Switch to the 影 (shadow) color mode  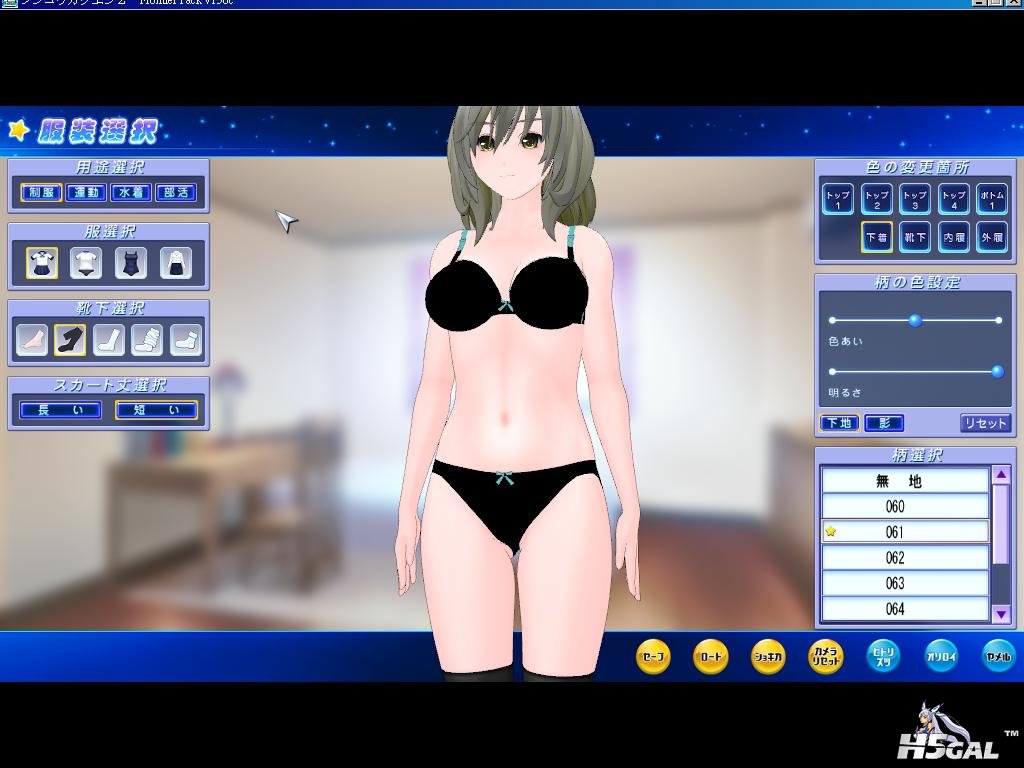pyautogui.click(x=884, y=423)
